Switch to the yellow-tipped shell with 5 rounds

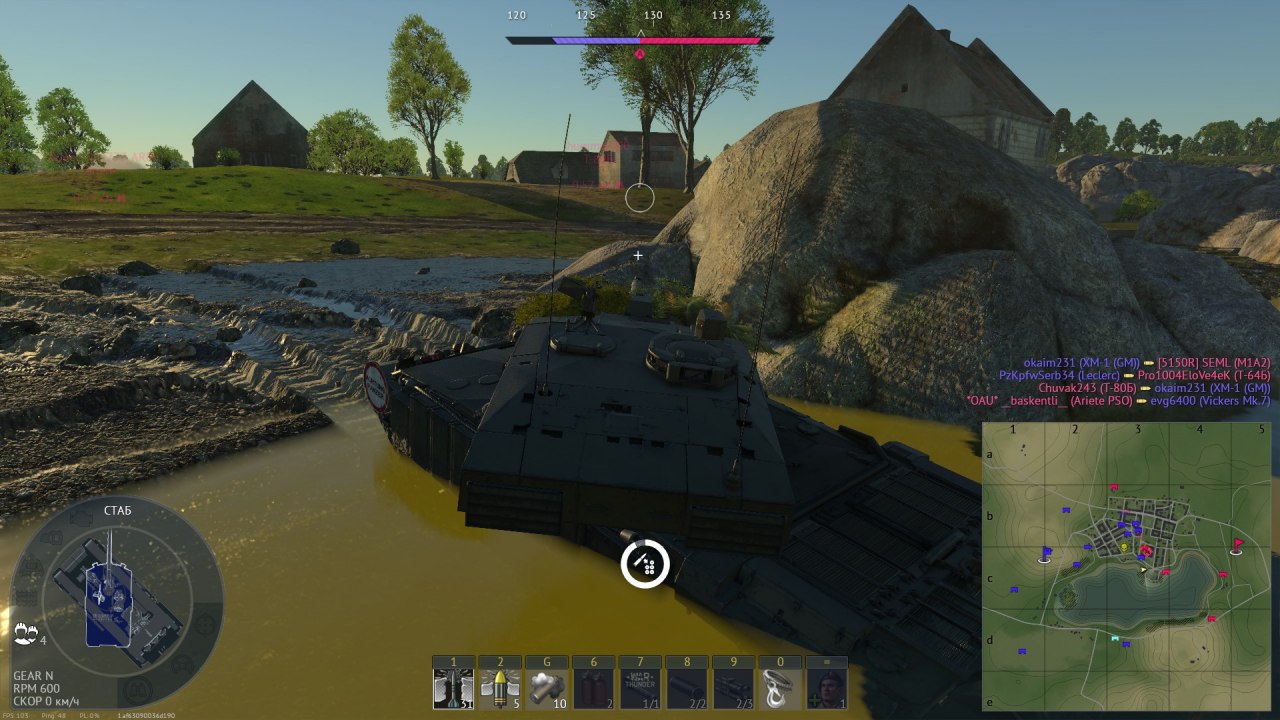click(499, 689)
